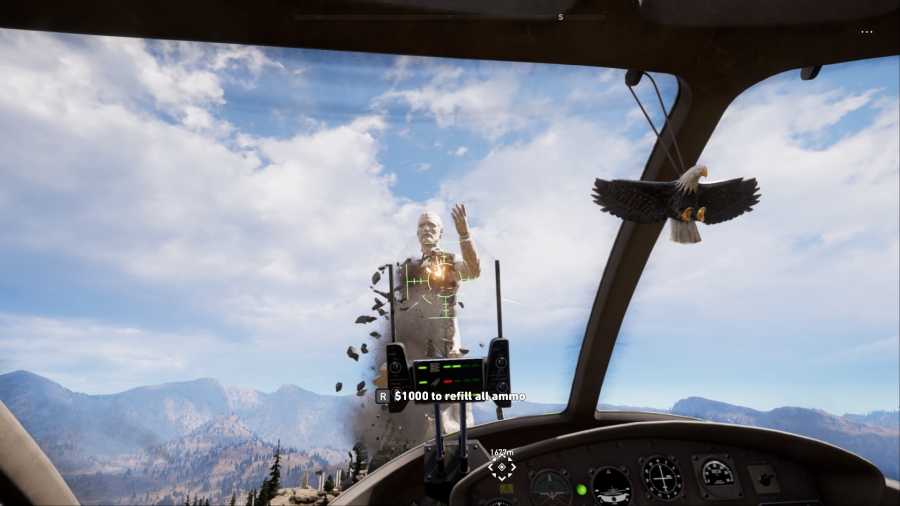The image size is (900, 506).
Task: Open the three-dot indicator in the corner
Action: (x=866, y=32)
